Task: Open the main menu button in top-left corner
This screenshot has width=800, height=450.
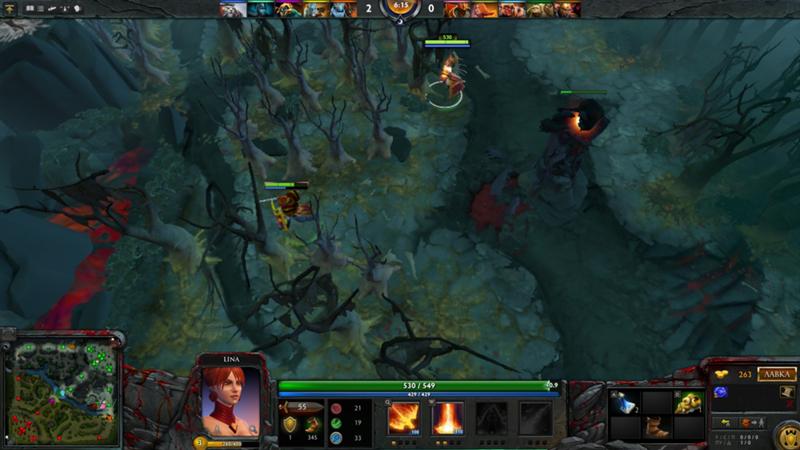Action: click(x=9, y=8)
